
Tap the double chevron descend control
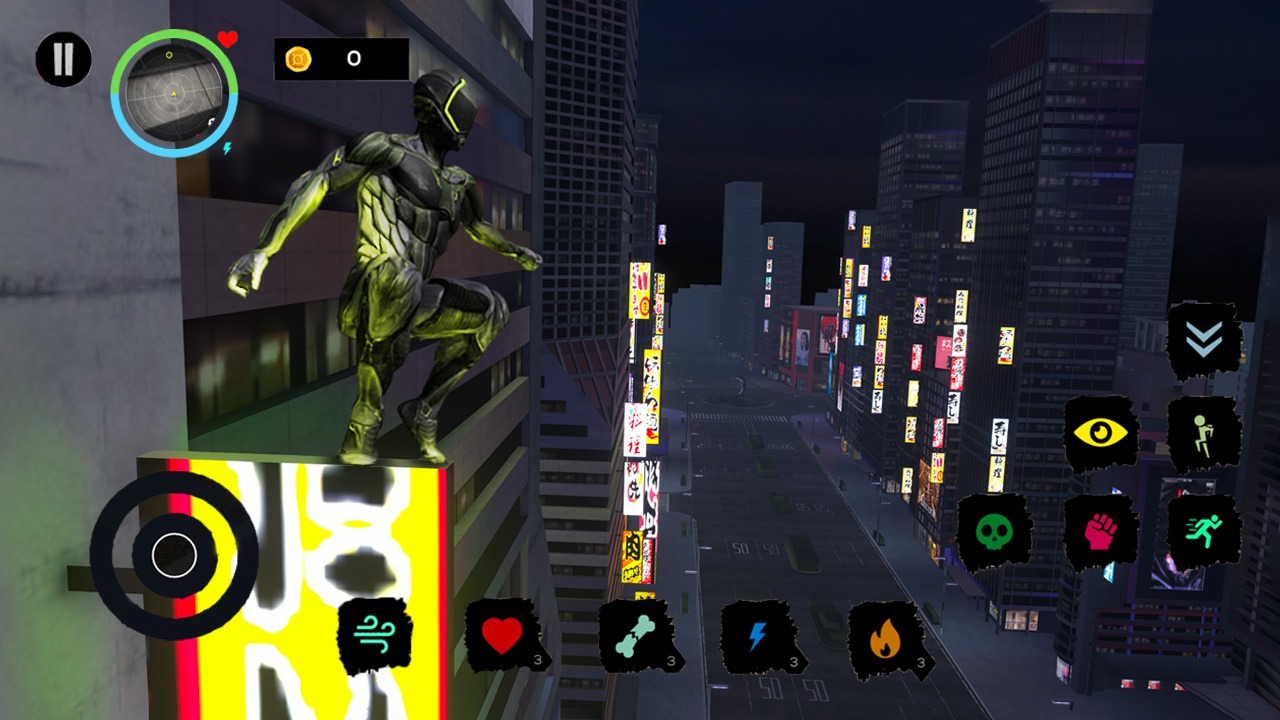pyautogui.click(x=1204, y=337)
